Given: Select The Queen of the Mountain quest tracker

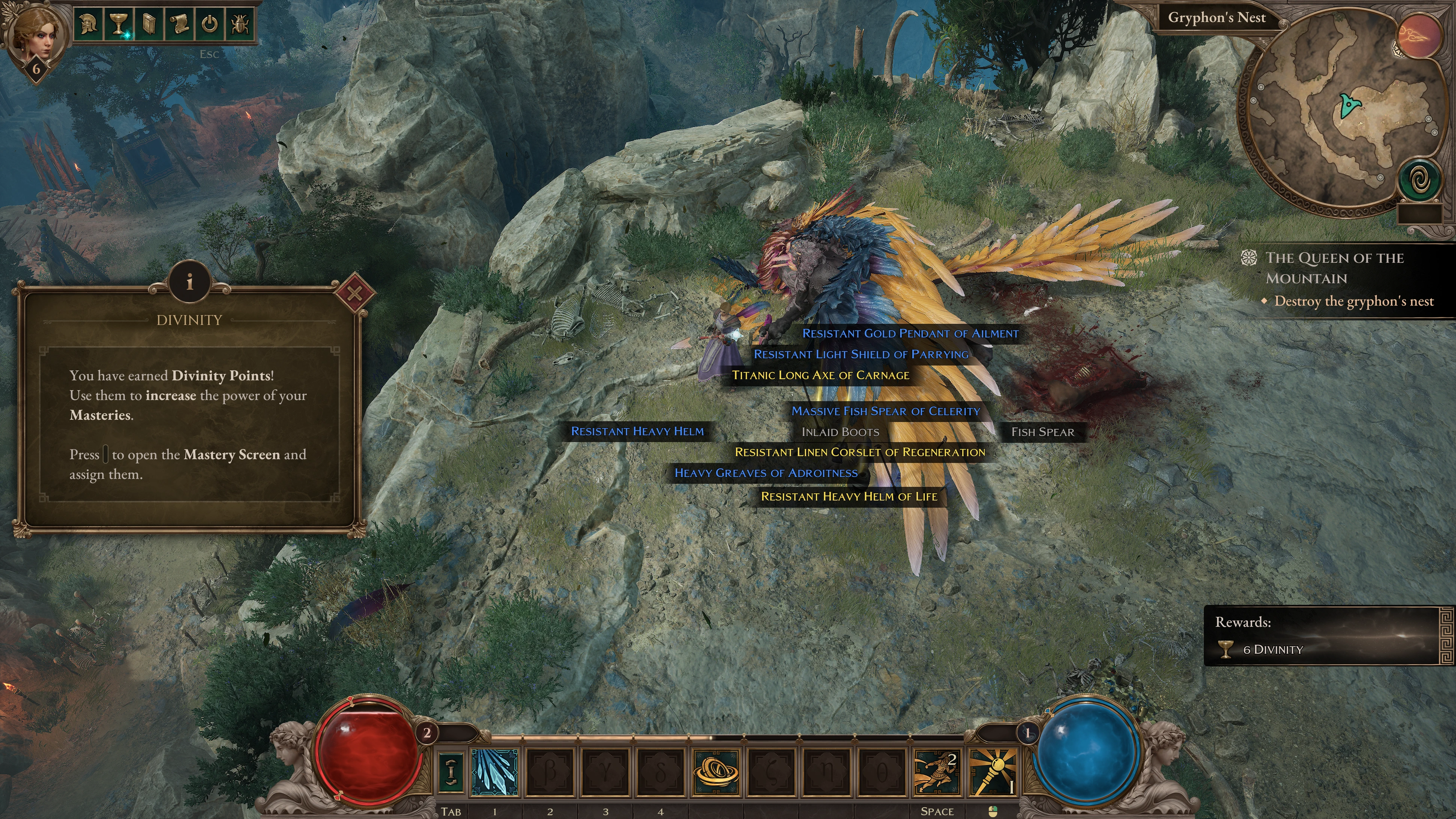Looking at the screenshot, I should (1334, 268).
